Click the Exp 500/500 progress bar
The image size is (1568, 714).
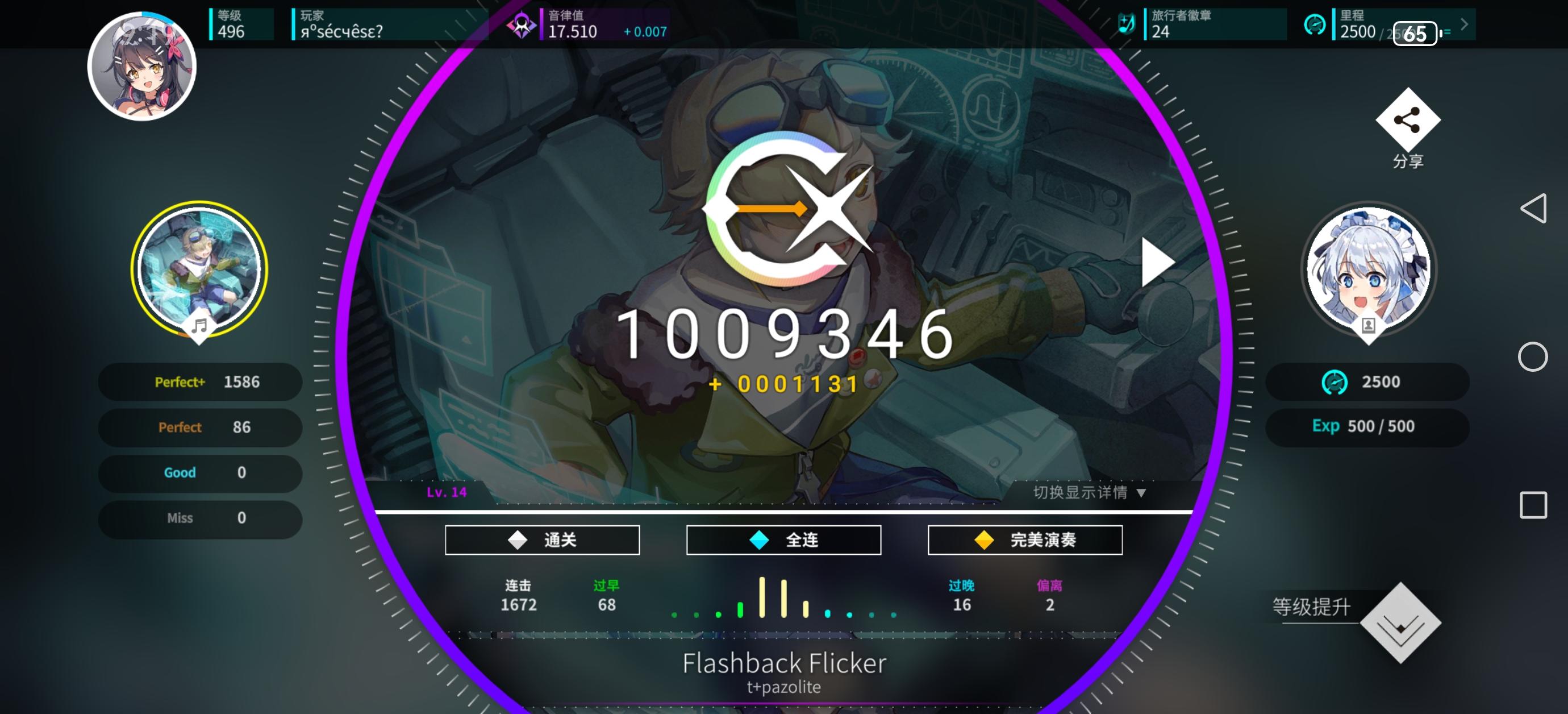click(x=1367, y=426)
